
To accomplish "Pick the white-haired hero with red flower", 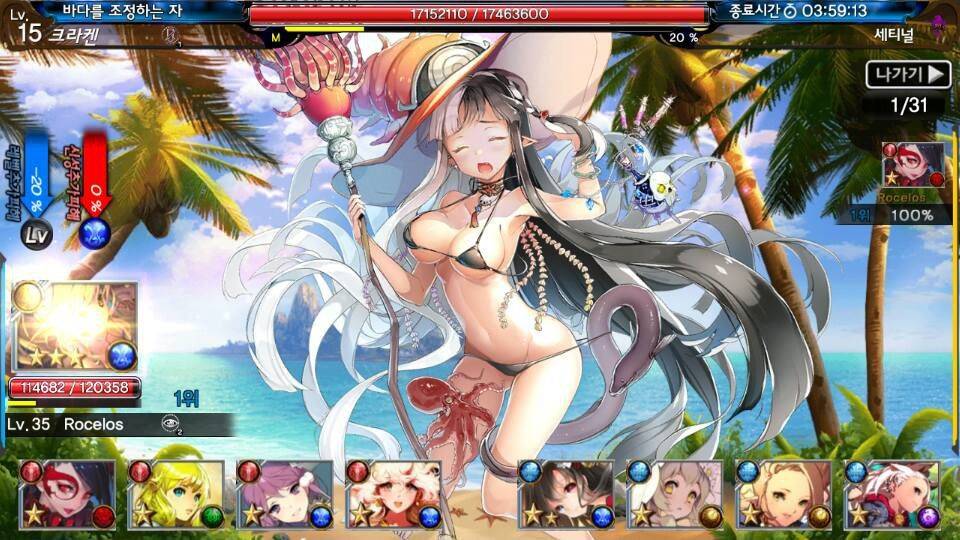I will [x=394, y=495].
